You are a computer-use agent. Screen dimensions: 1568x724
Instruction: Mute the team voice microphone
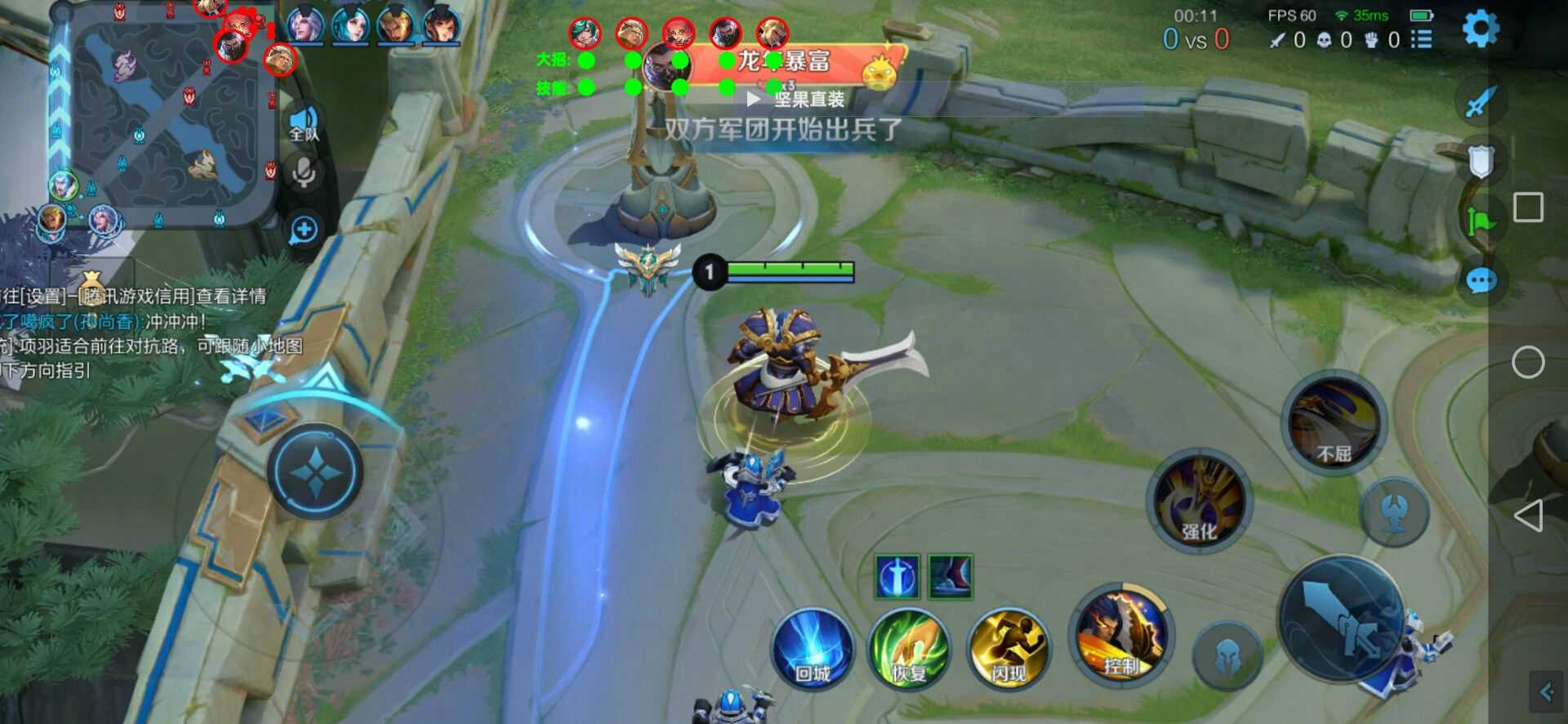[x=304, y=172]
